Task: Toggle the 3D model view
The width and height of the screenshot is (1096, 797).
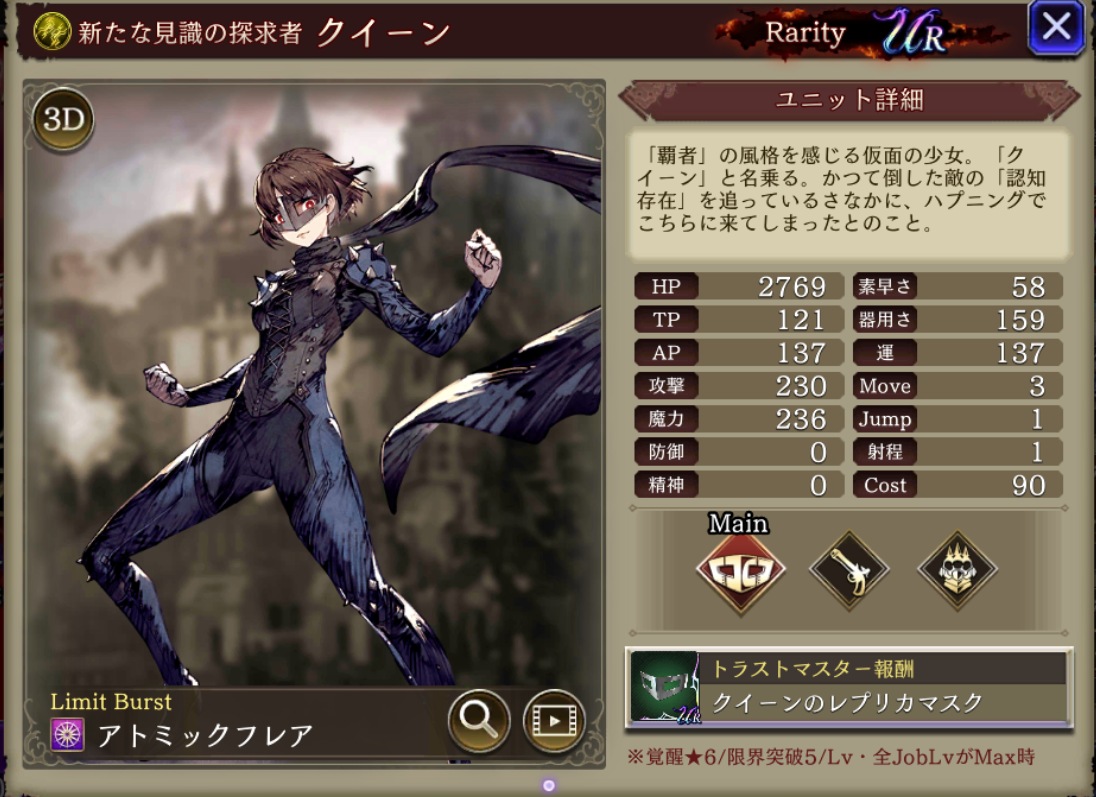Action: click(x=63, y=120)
